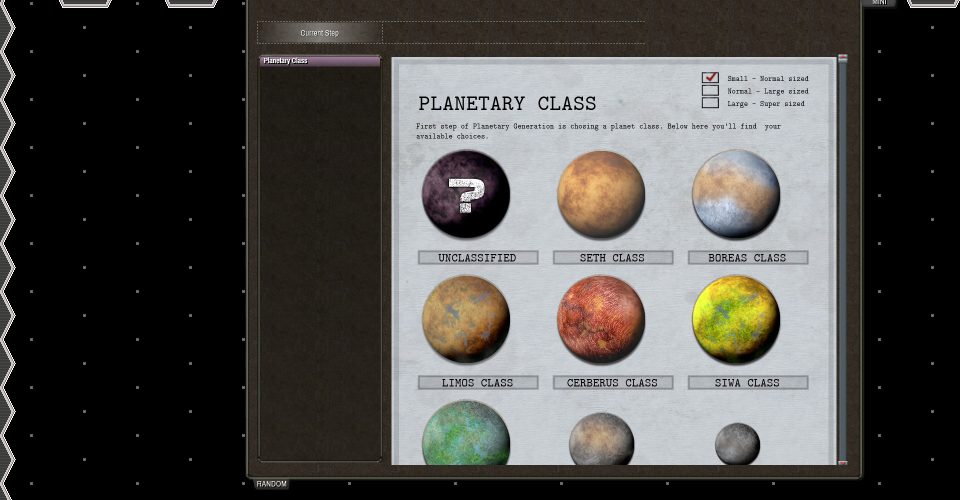The height and width of the screenshot is (500, 960).
Task: Click the purple question-mark planet
Action: (x=466, y=194)
